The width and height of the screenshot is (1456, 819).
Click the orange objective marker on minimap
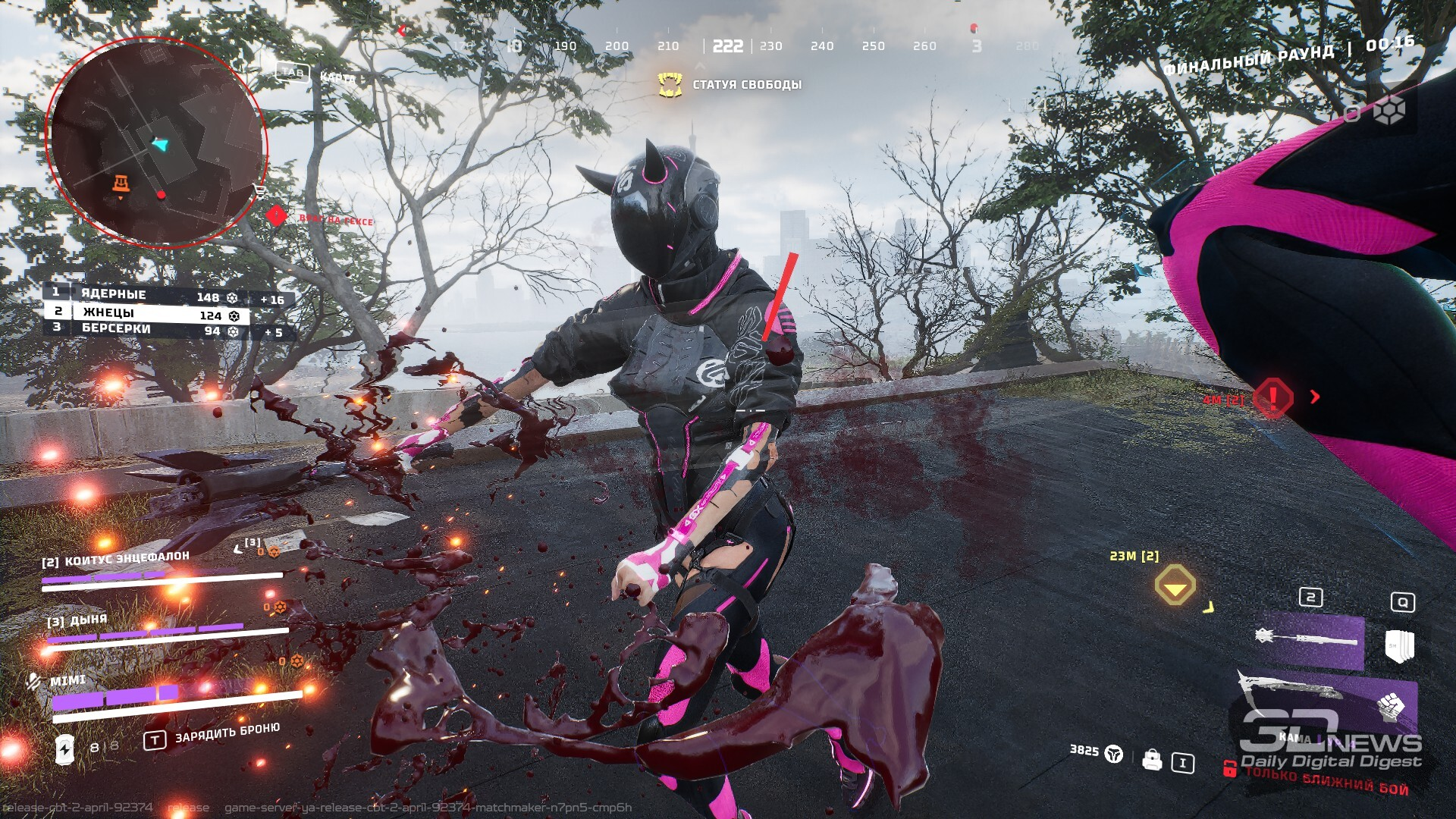pos(121,184)
